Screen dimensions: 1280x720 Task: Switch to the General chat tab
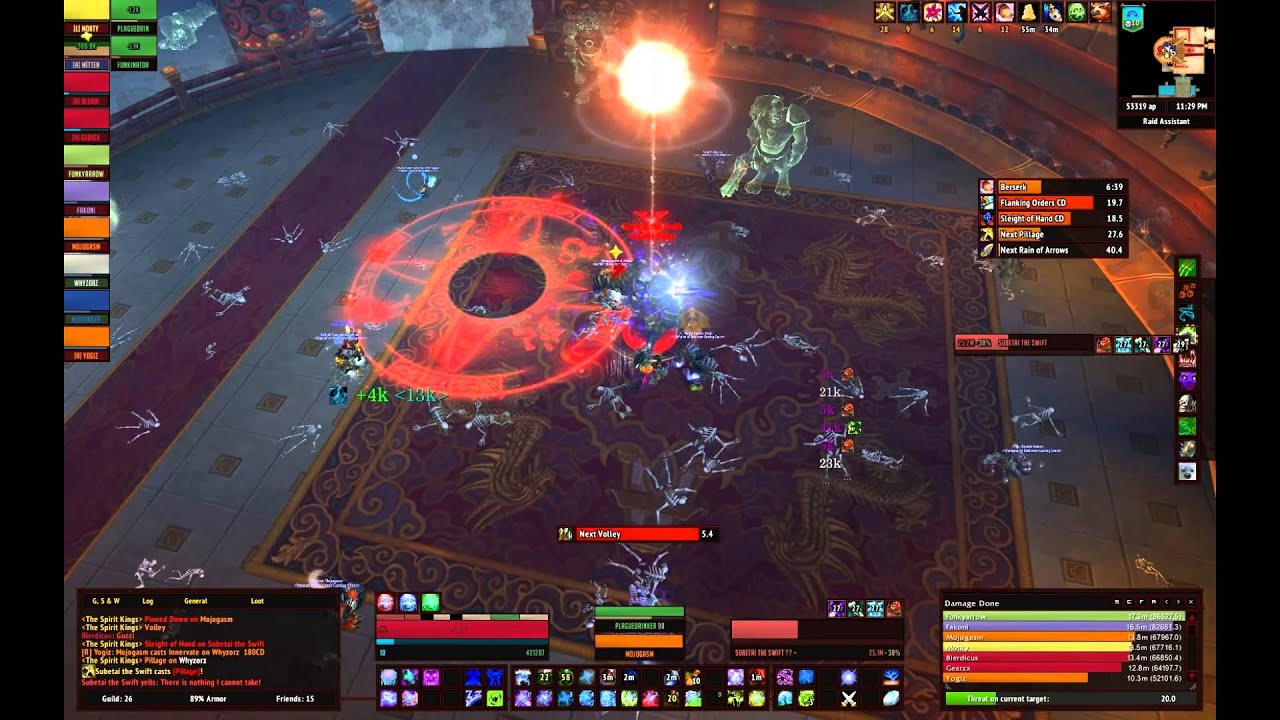(195, 601)
